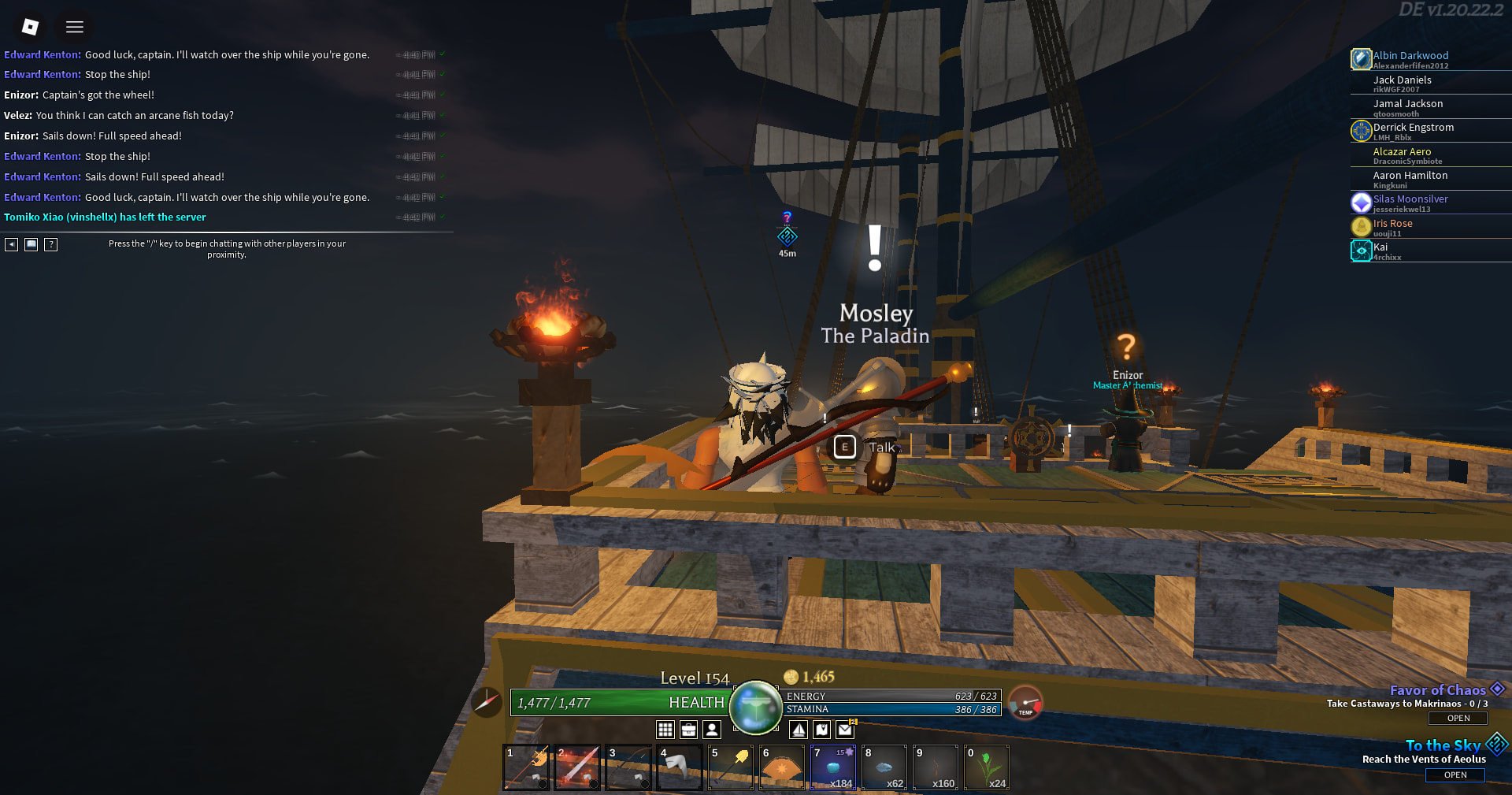Screen dimensions: 1512x795
Task: Select the spear in hotbar slot 1
Action: pyautogui.click(x=526, y=767)
